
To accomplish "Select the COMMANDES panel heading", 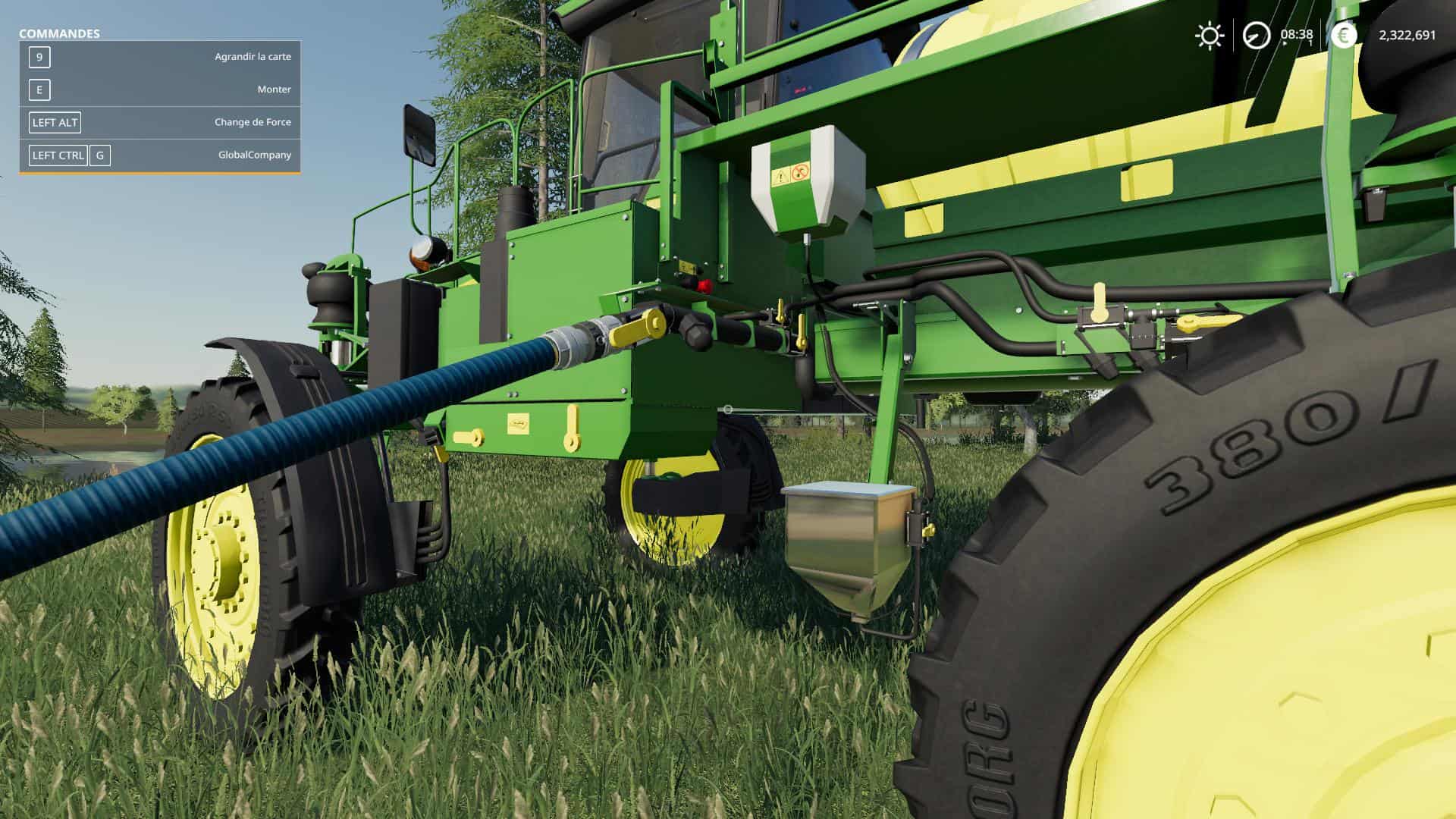I will pyautogui.click(x=60, y=33).
